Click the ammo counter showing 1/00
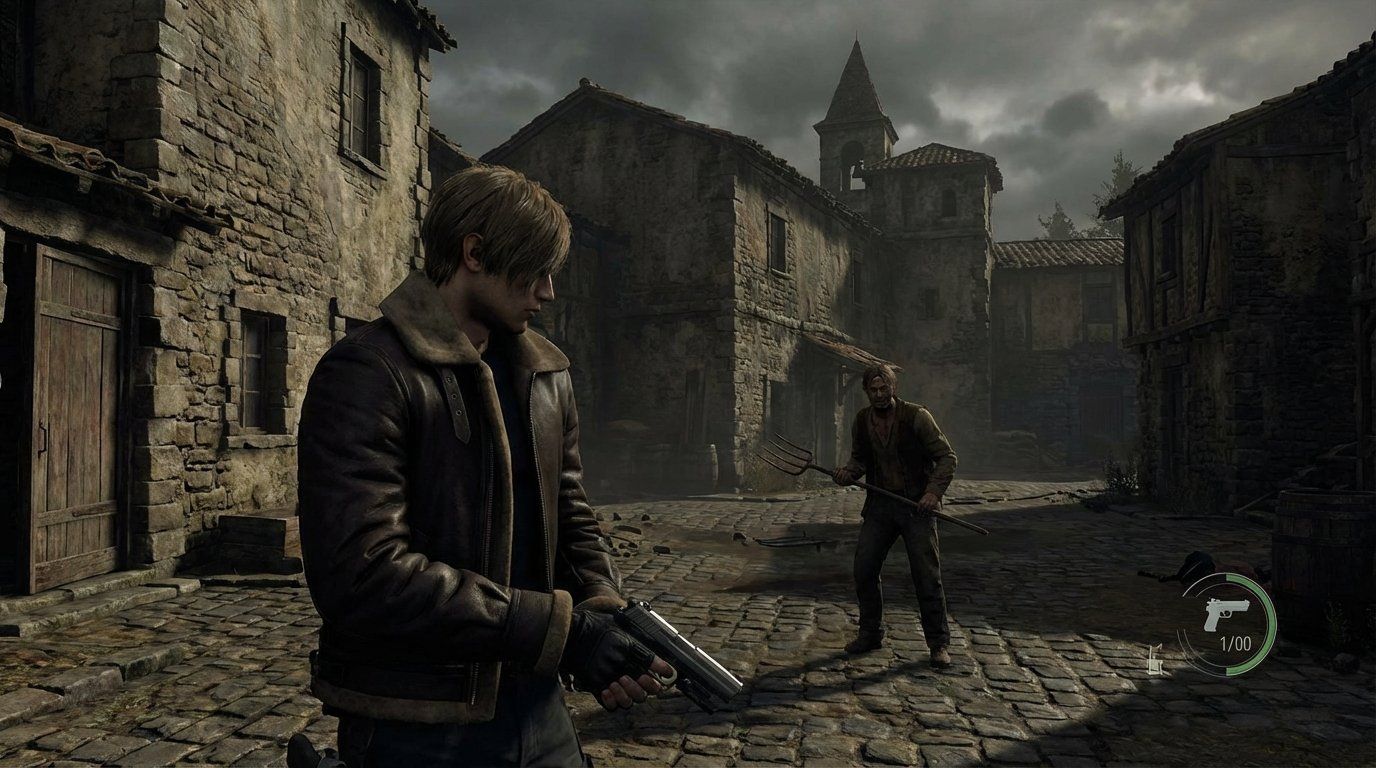 (1235, 643)
